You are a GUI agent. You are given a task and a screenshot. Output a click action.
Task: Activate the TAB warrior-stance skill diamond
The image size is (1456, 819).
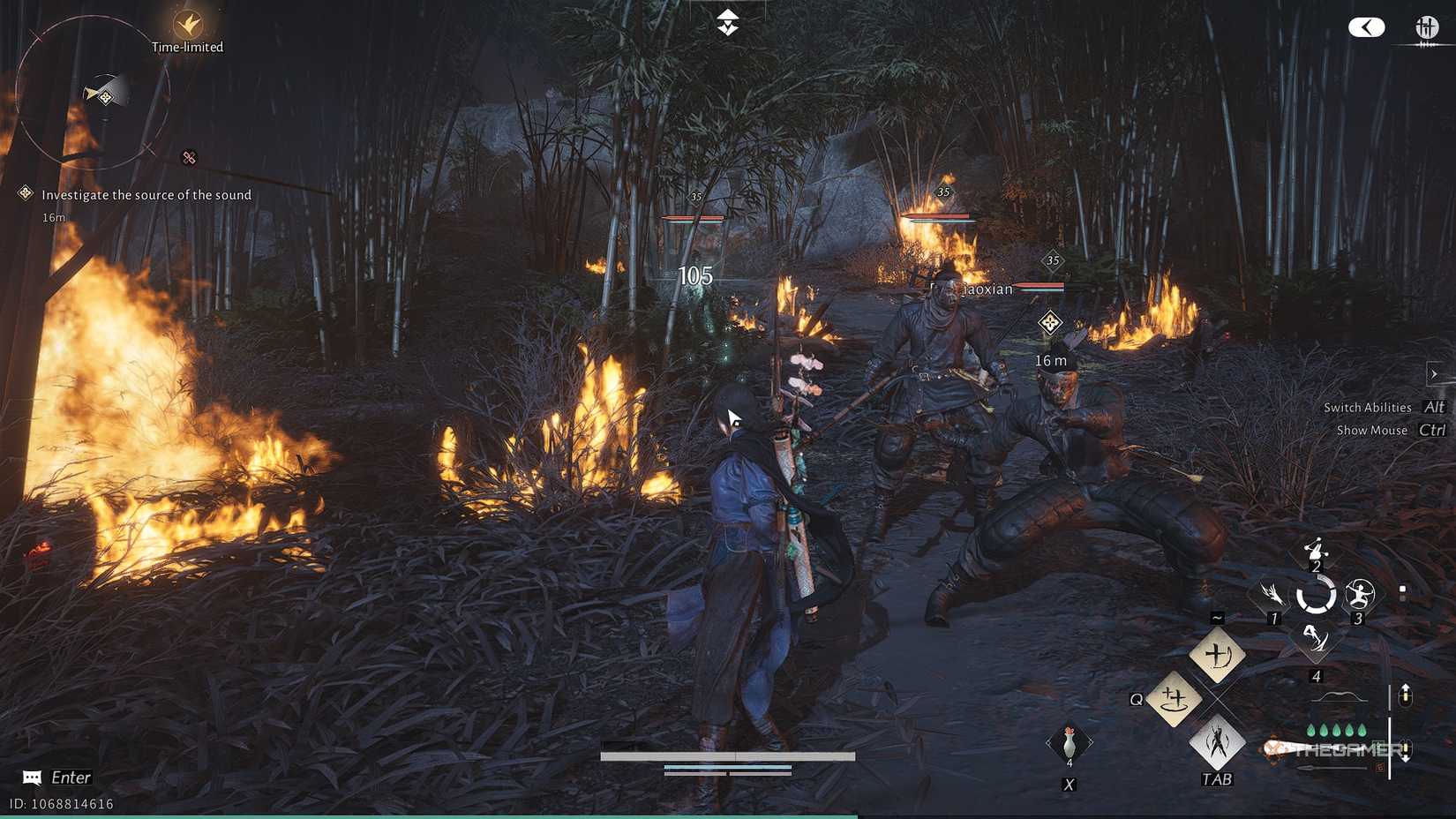click(1217, 742)
